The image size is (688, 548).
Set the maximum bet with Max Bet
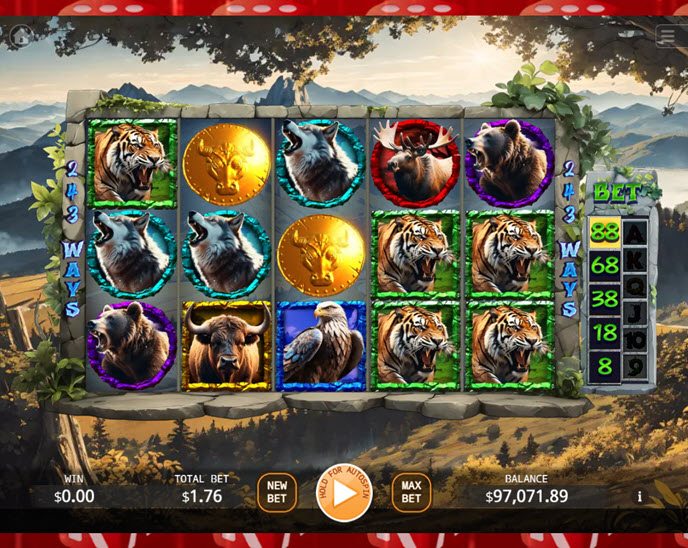coord(411,492)
